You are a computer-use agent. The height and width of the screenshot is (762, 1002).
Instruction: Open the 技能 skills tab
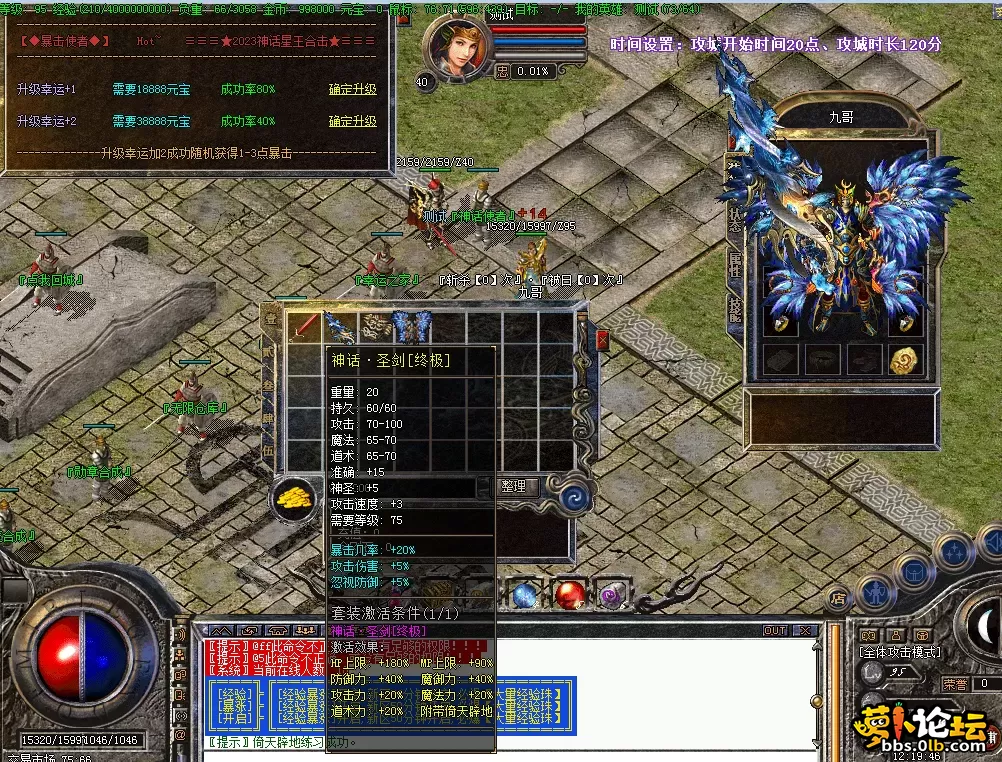[x=735, y=308]
